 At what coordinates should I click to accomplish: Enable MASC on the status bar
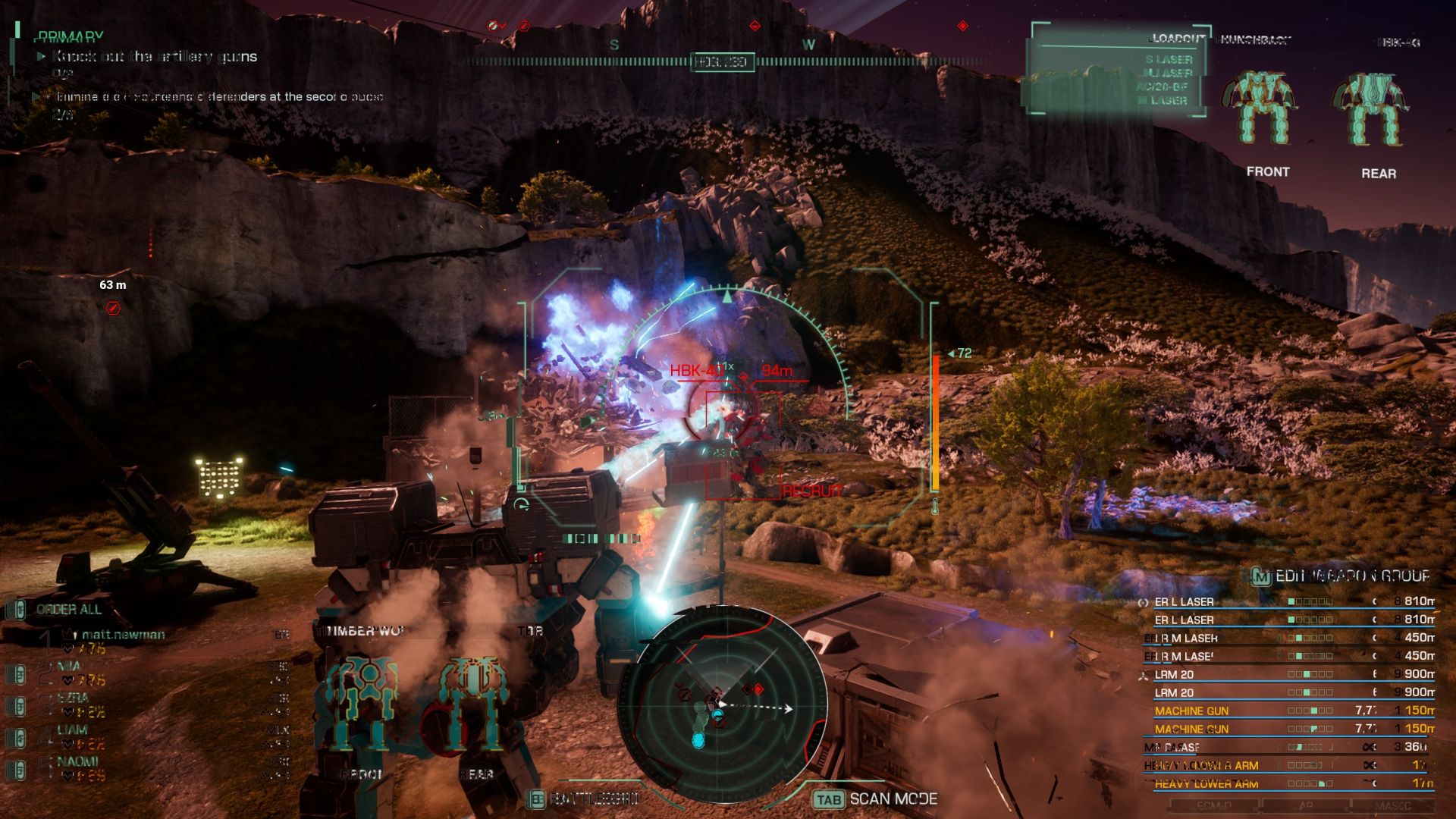1395,806
